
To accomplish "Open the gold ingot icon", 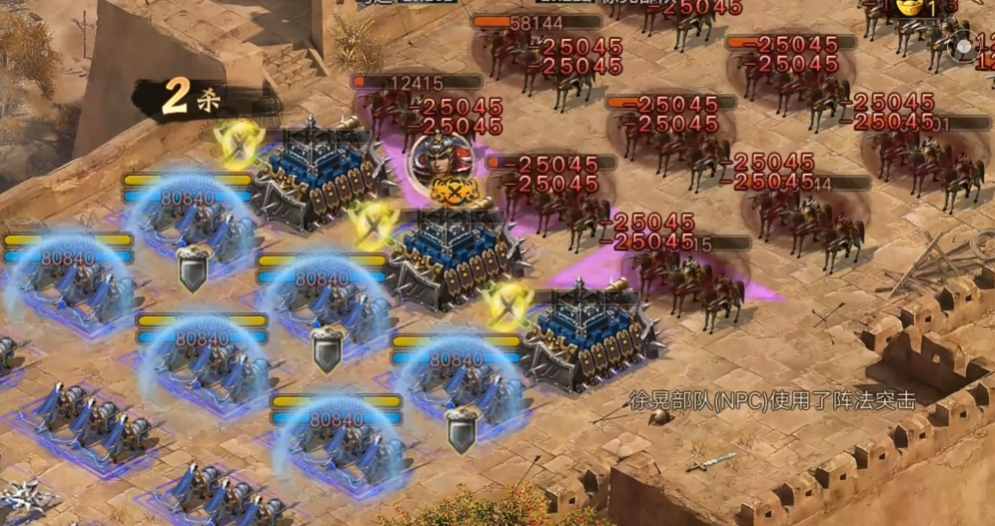I will (x=909, y=8).
